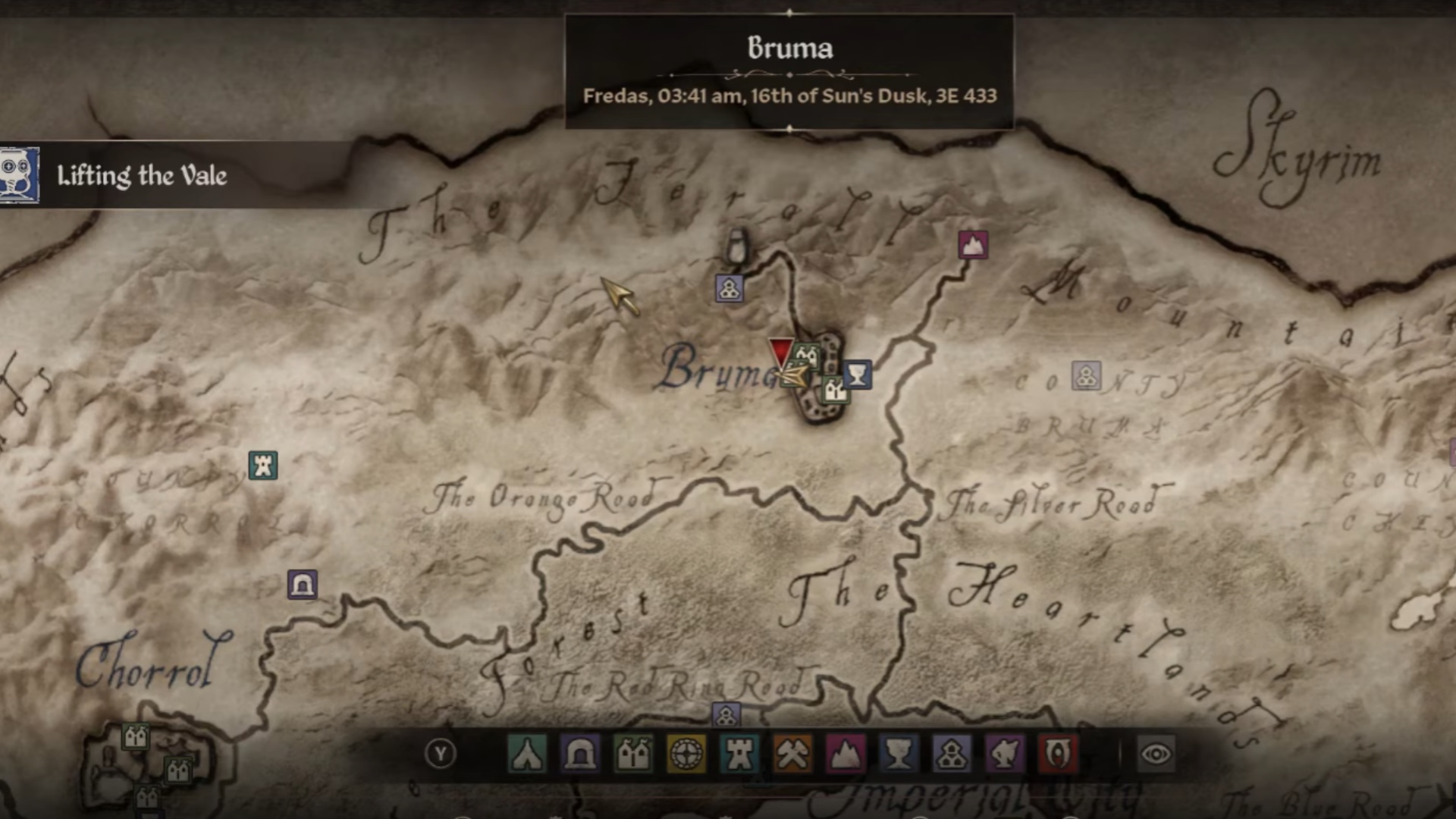Toggle the horse head stable filter
1456x819 pixels.
[1005, 754]
